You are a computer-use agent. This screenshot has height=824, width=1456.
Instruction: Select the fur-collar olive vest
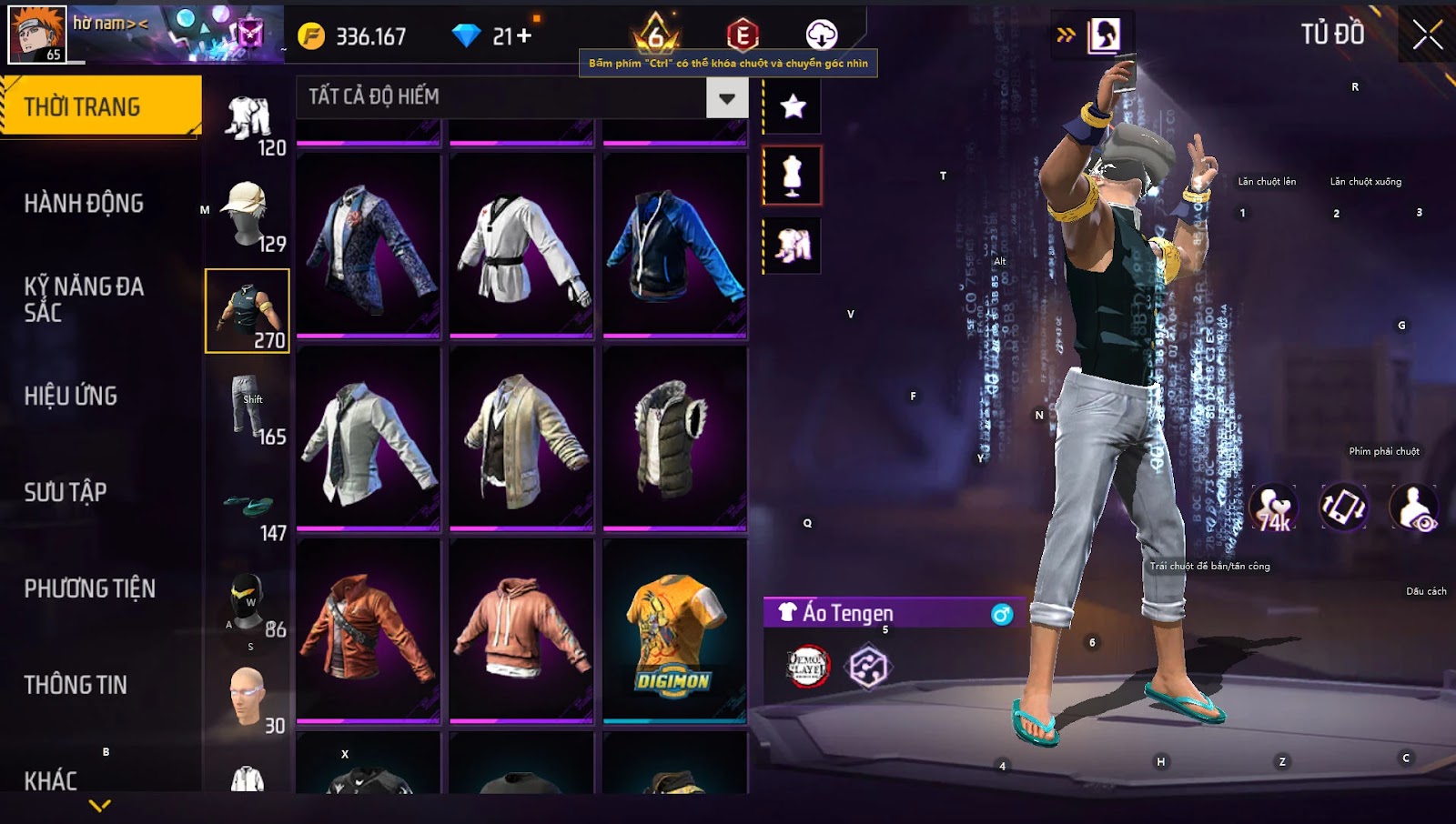[x=674, y=439]
